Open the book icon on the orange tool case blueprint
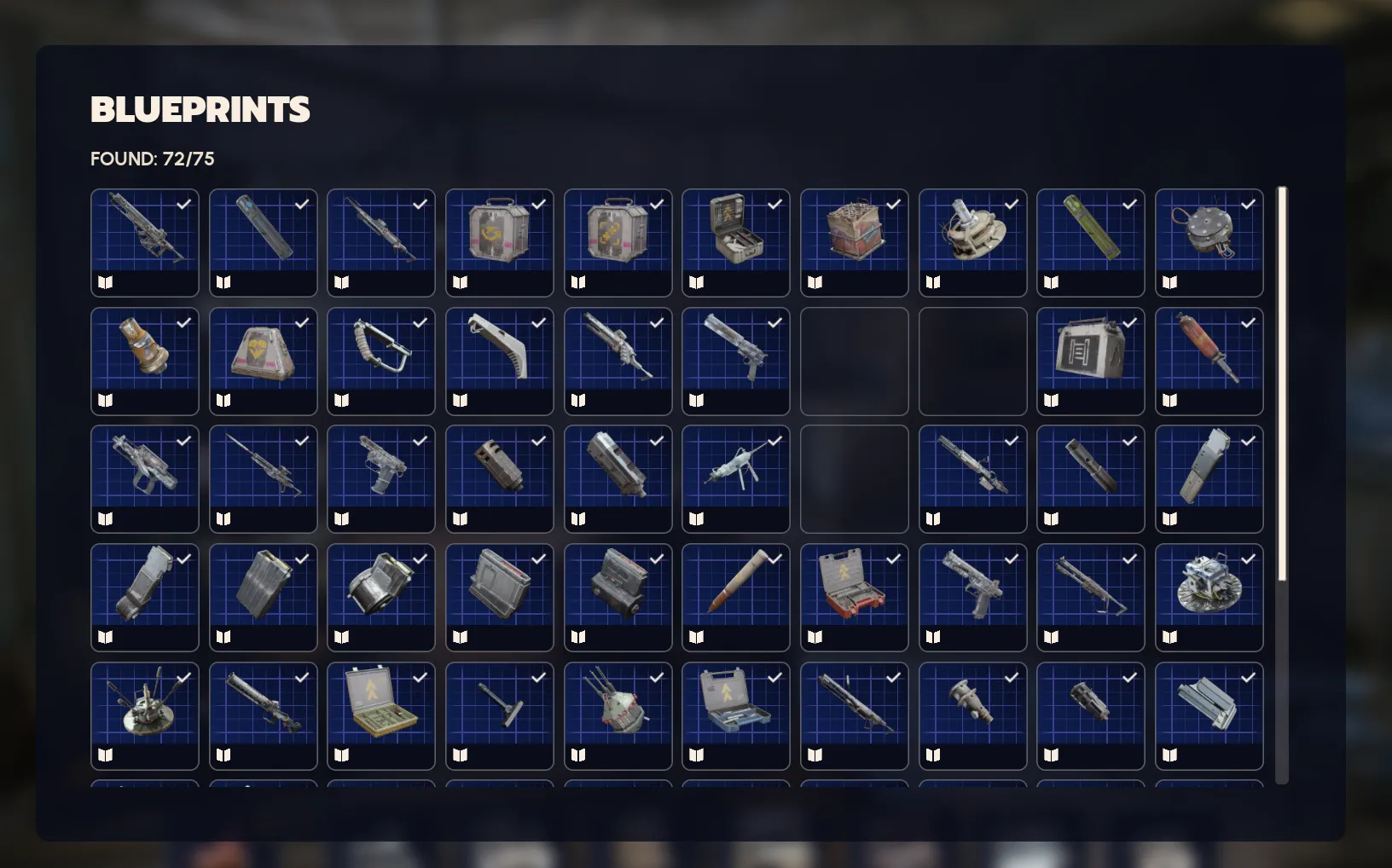1392x868 pixels. pos(815,636)
